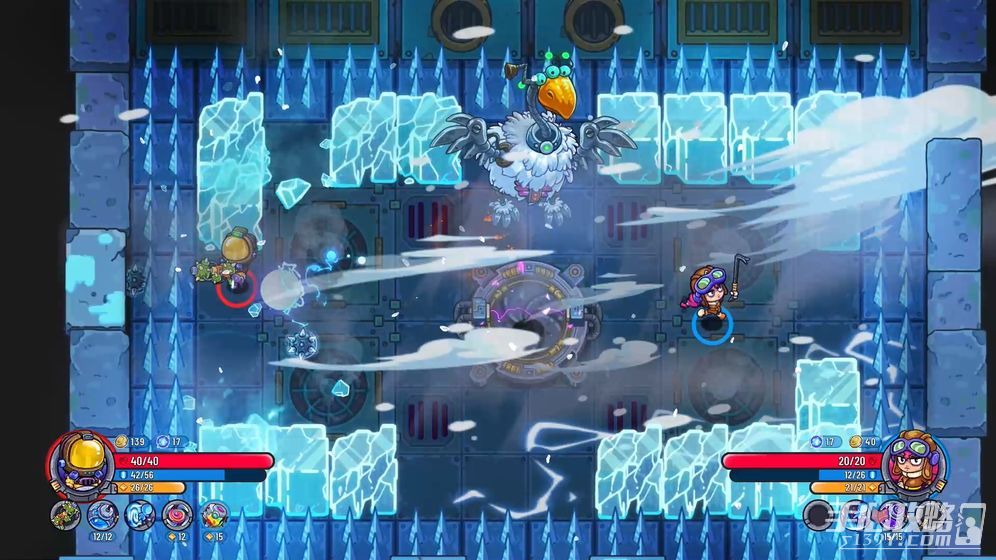
Task: Click the goggled pilot girl portrait
Action: (911, 460)
